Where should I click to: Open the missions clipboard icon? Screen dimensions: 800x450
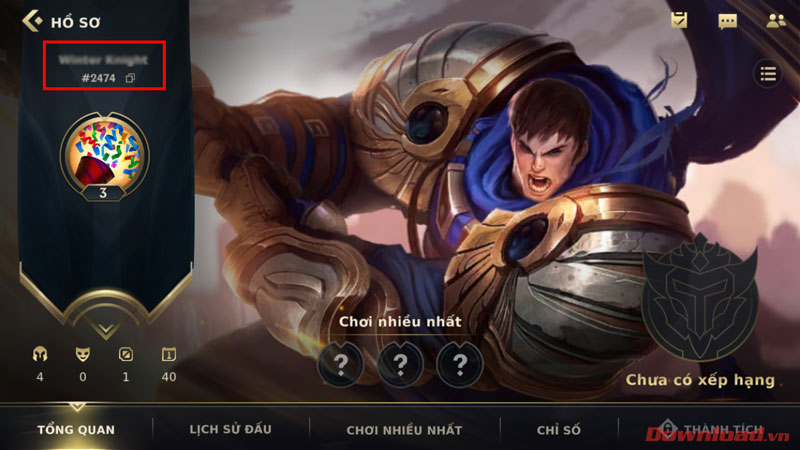pyautogui.click(x=679, y=20)
